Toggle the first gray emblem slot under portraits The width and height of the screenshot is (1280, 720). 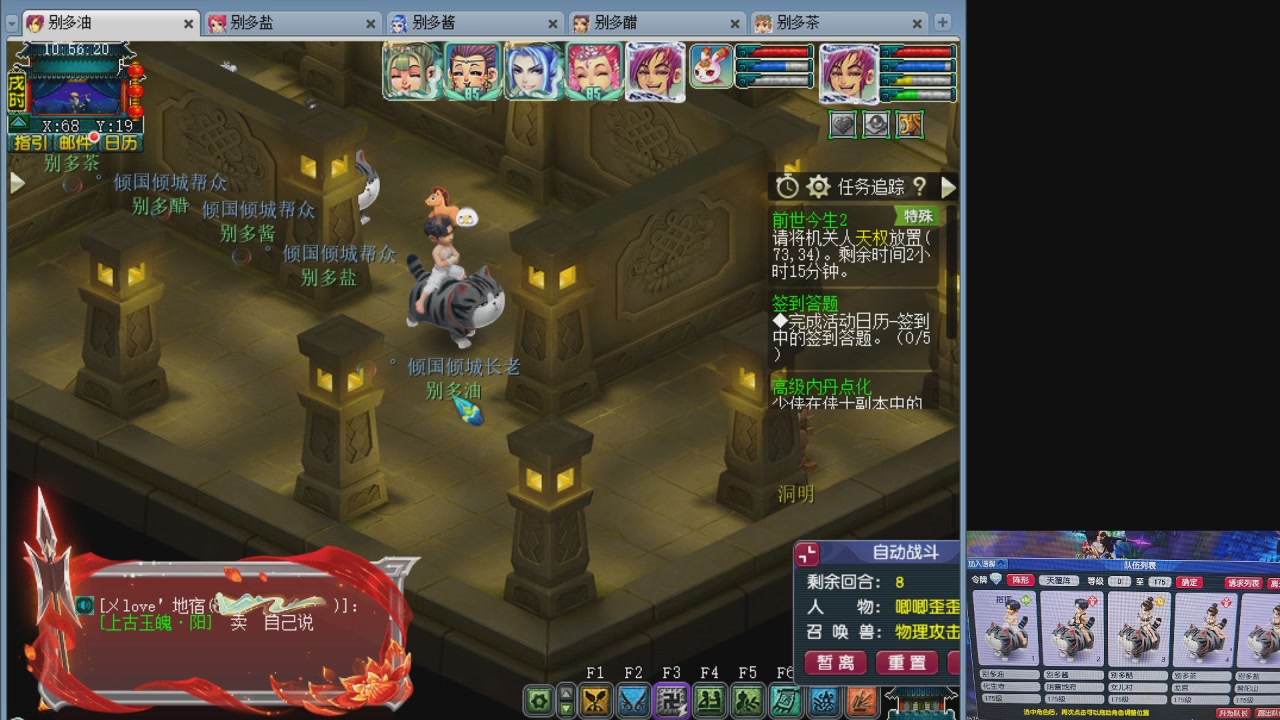(x=843, y=122)
